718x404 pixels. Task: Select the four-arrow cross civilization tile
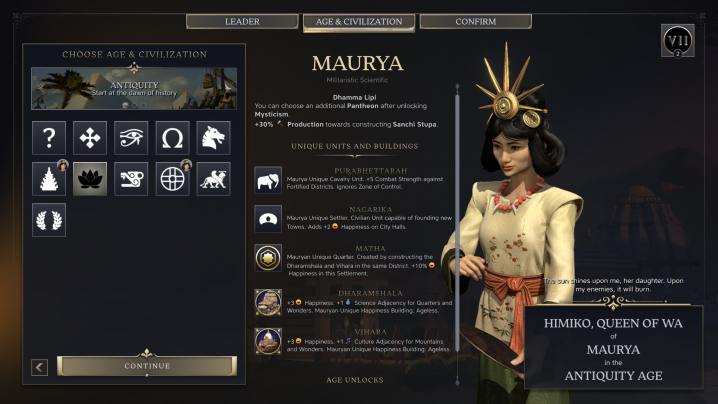point(90,138)
